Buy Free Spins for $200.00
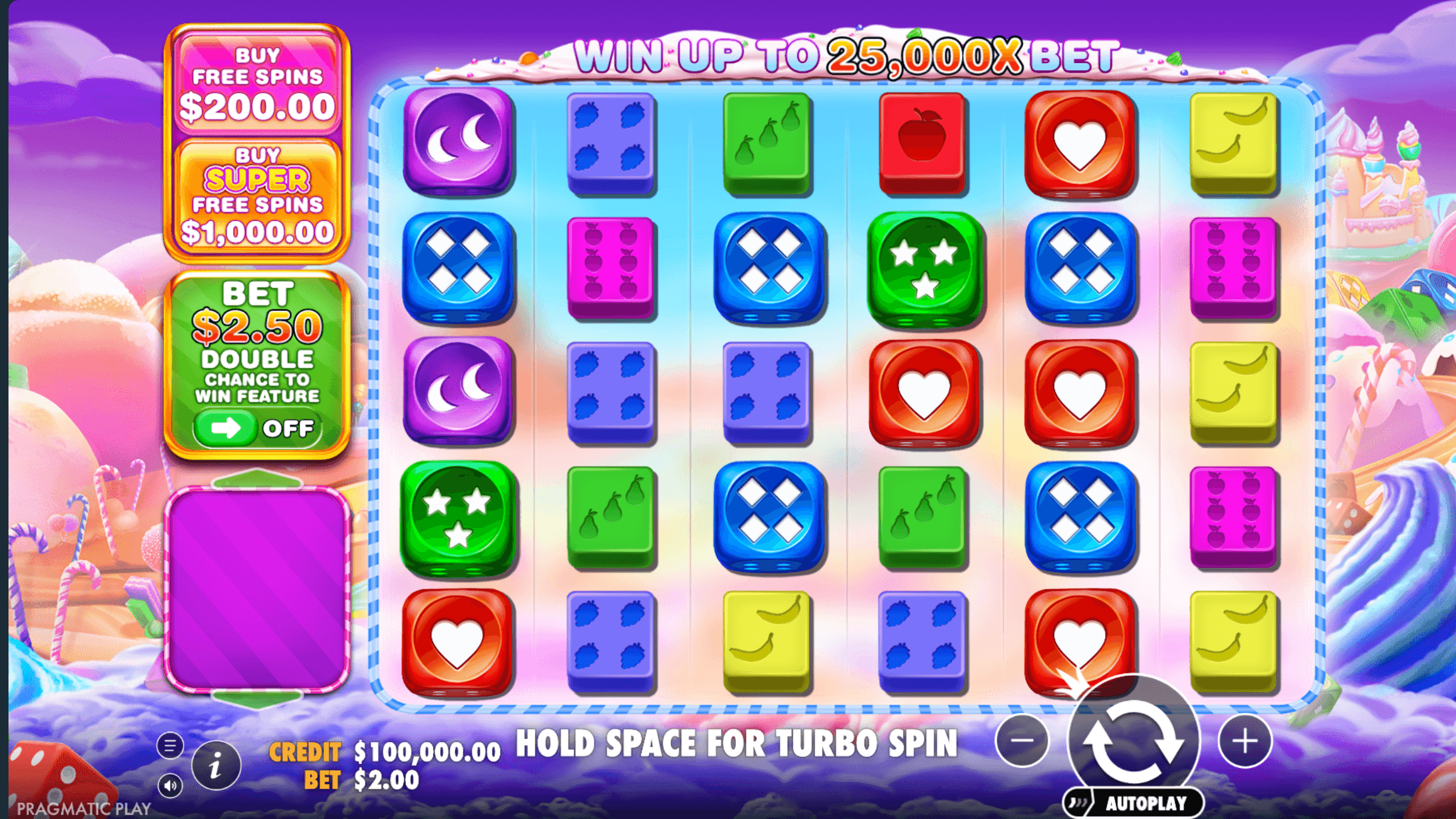 [x=258, y=82]
